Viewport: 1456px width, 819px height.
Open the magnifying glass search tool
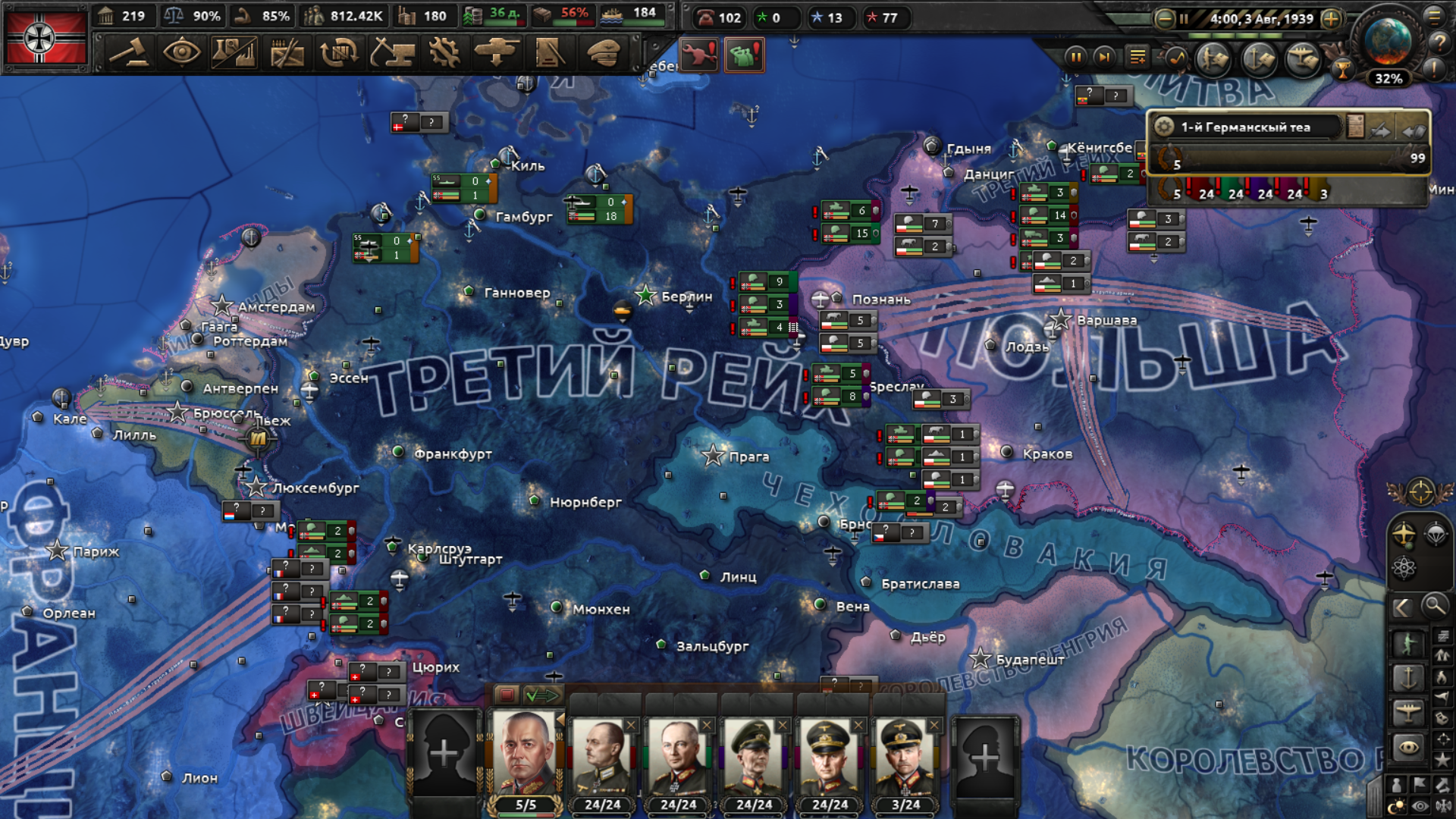coord(1433,606)
